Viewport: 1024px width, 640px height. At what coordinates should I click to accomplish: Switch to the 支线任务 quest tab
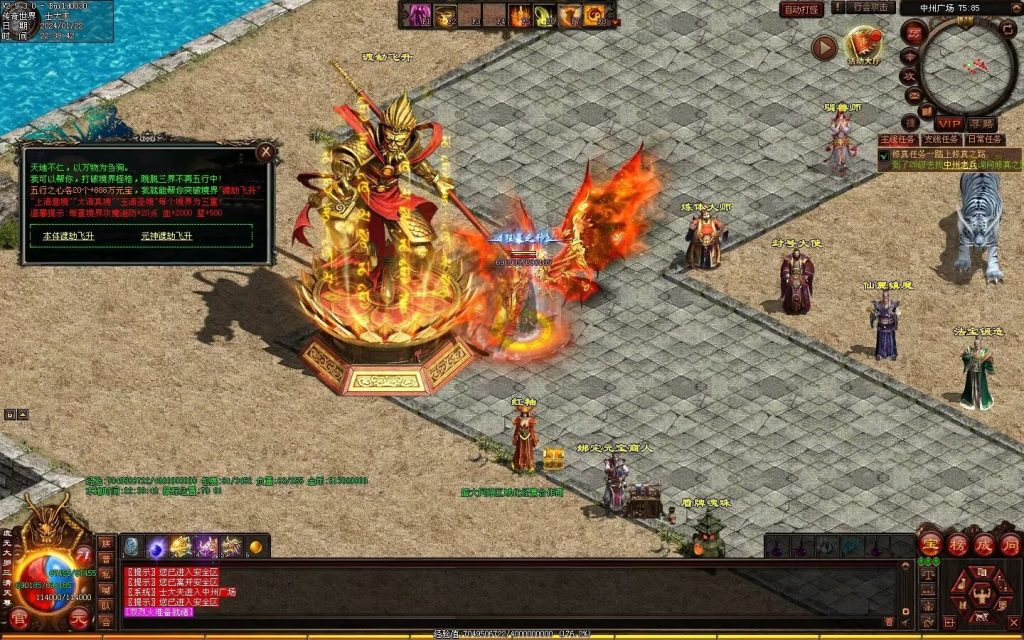point(940,140)
